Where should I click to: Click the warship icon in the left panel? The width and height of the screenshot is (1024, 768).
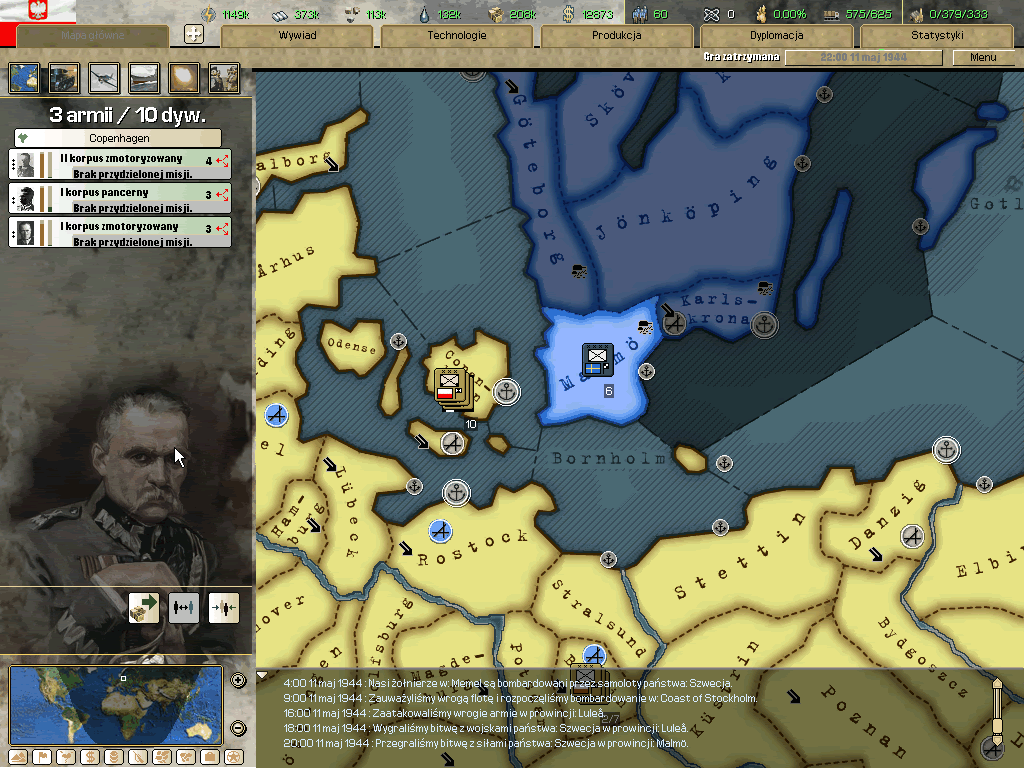click(x=144, y=78)
